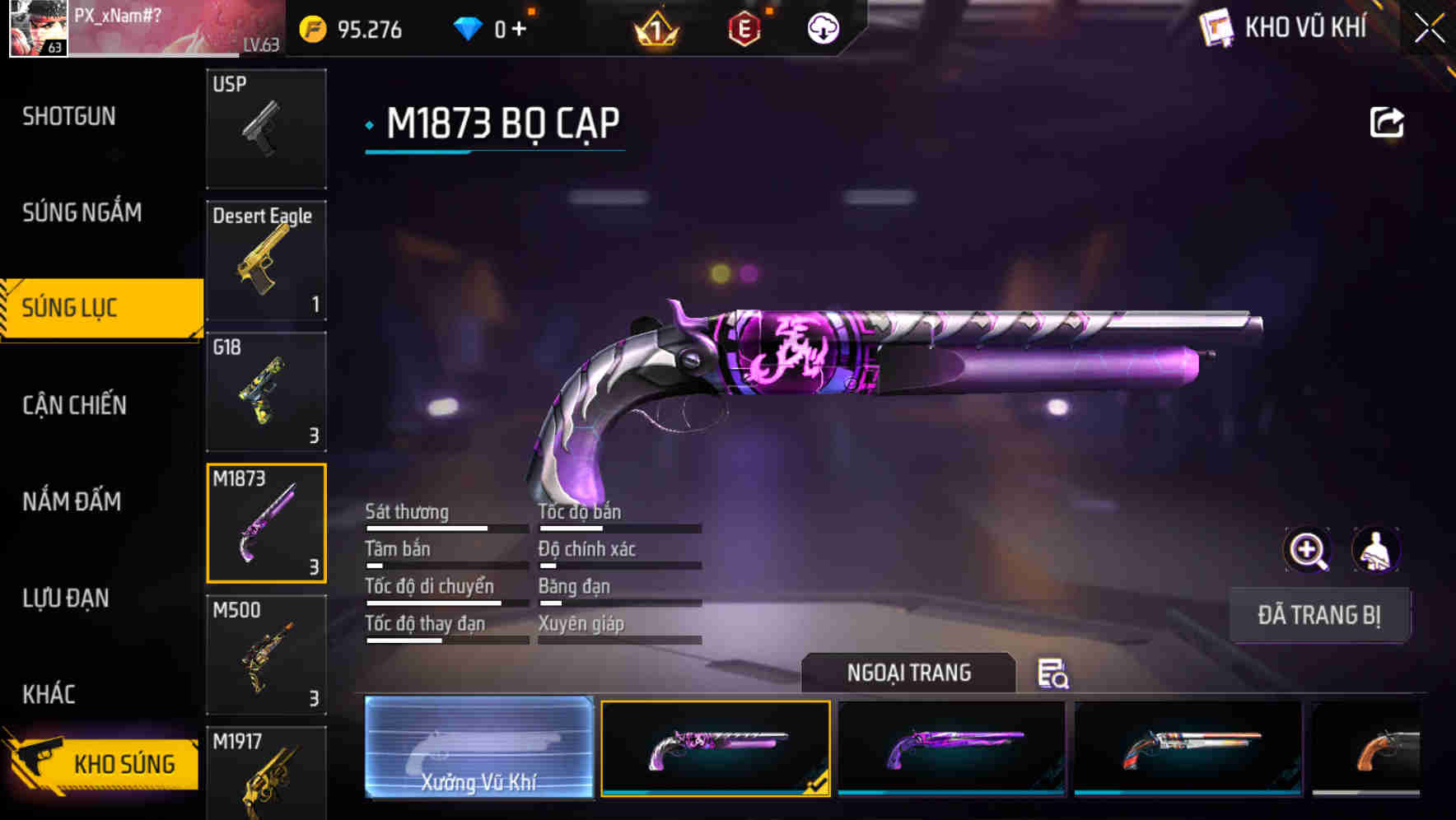1456x820 pixels.
Task: Open the SÚNG NGẮM section
Action: pyautogui.click(x=80, y=212)
